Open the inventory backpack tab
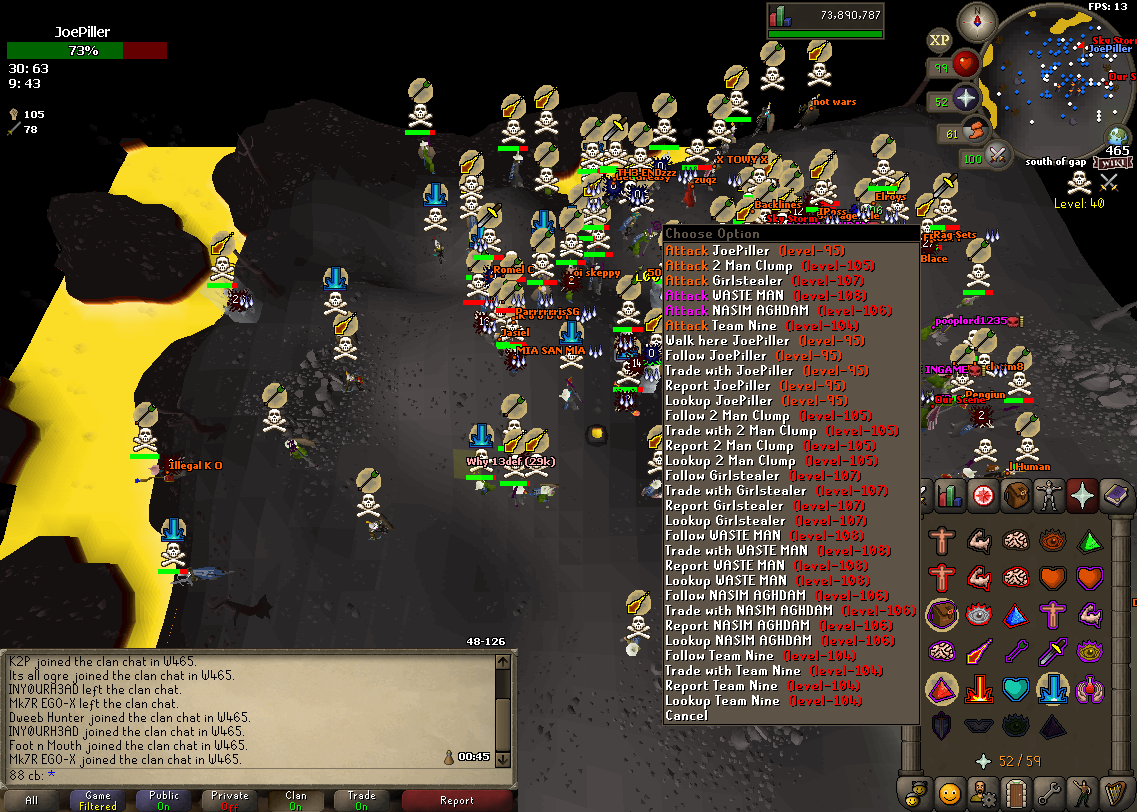Image resolution: width=1137 pixels, height=812 pixels. click(1017, 495)
